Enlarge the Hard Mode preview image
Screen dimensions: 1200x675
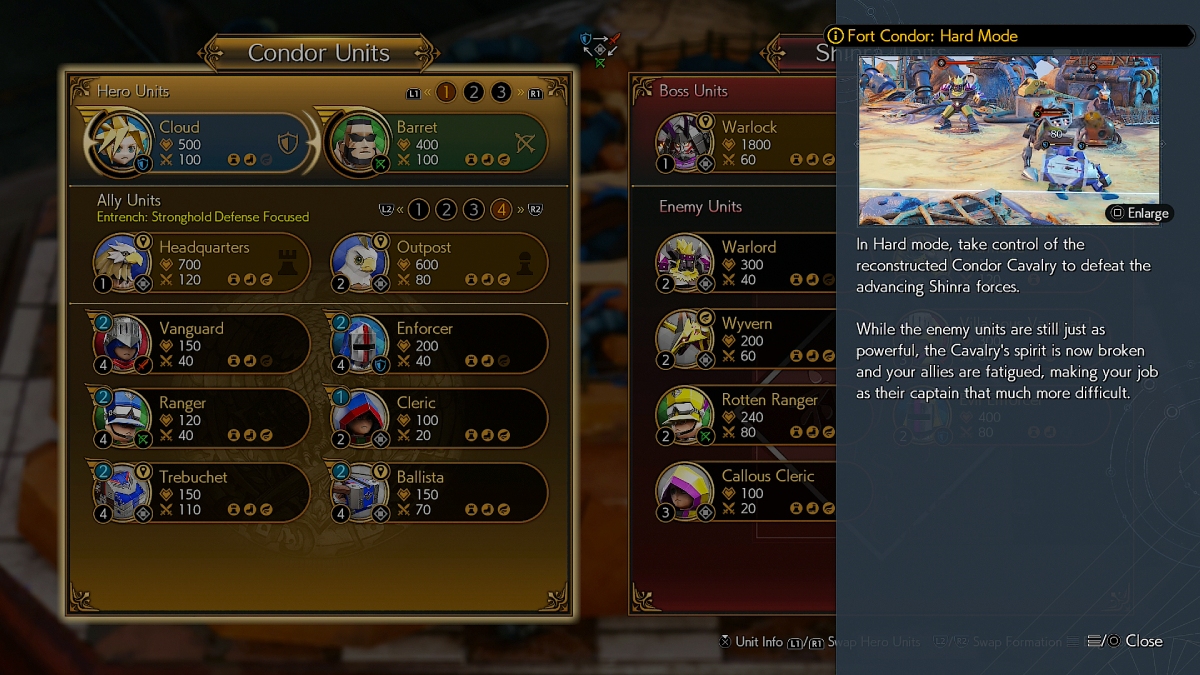(x=1138, y=213)
